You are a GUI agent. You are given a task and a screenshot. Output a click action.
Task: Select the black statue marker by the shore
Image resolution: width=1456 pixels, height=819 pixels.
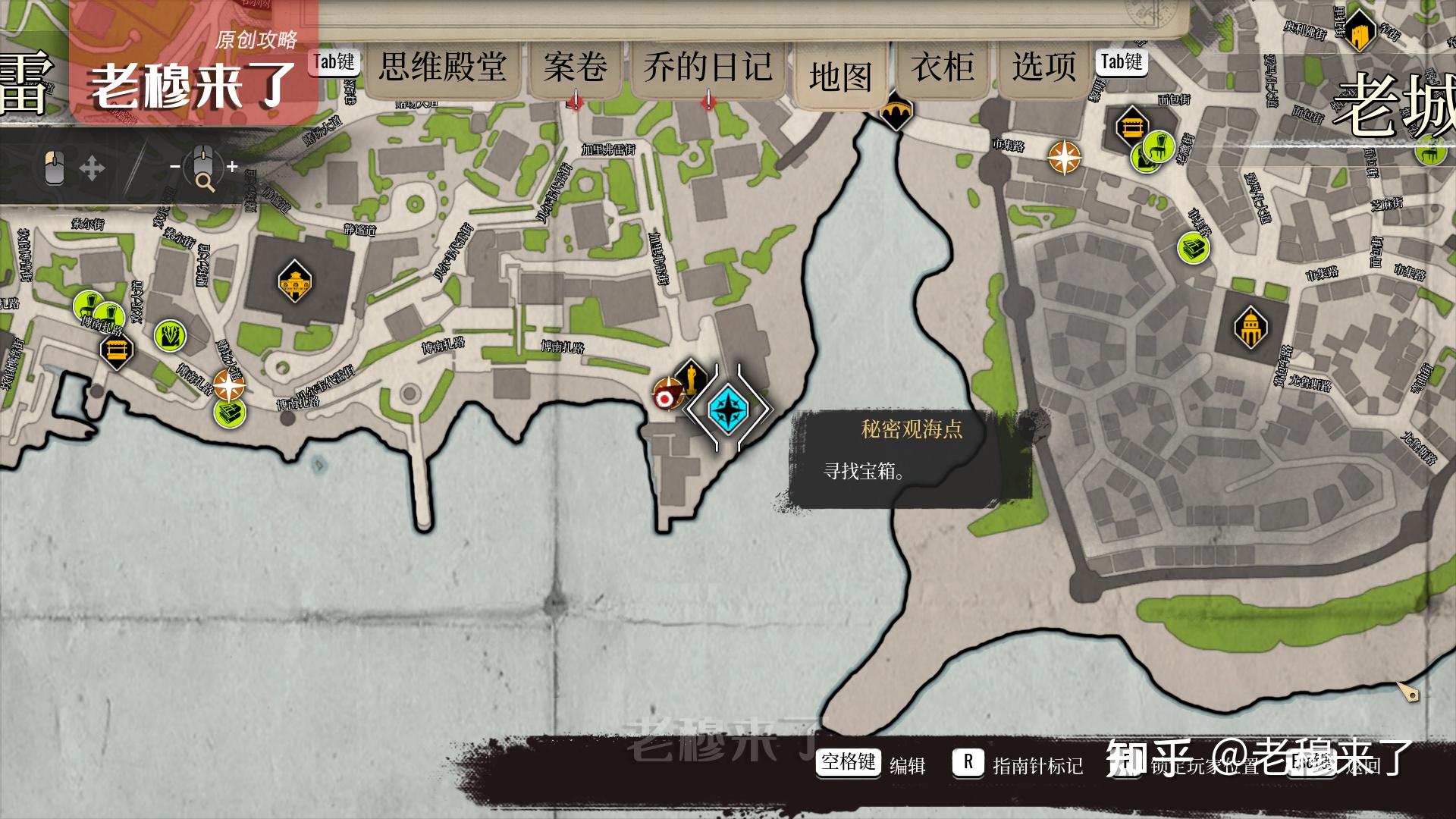[690, 375]
